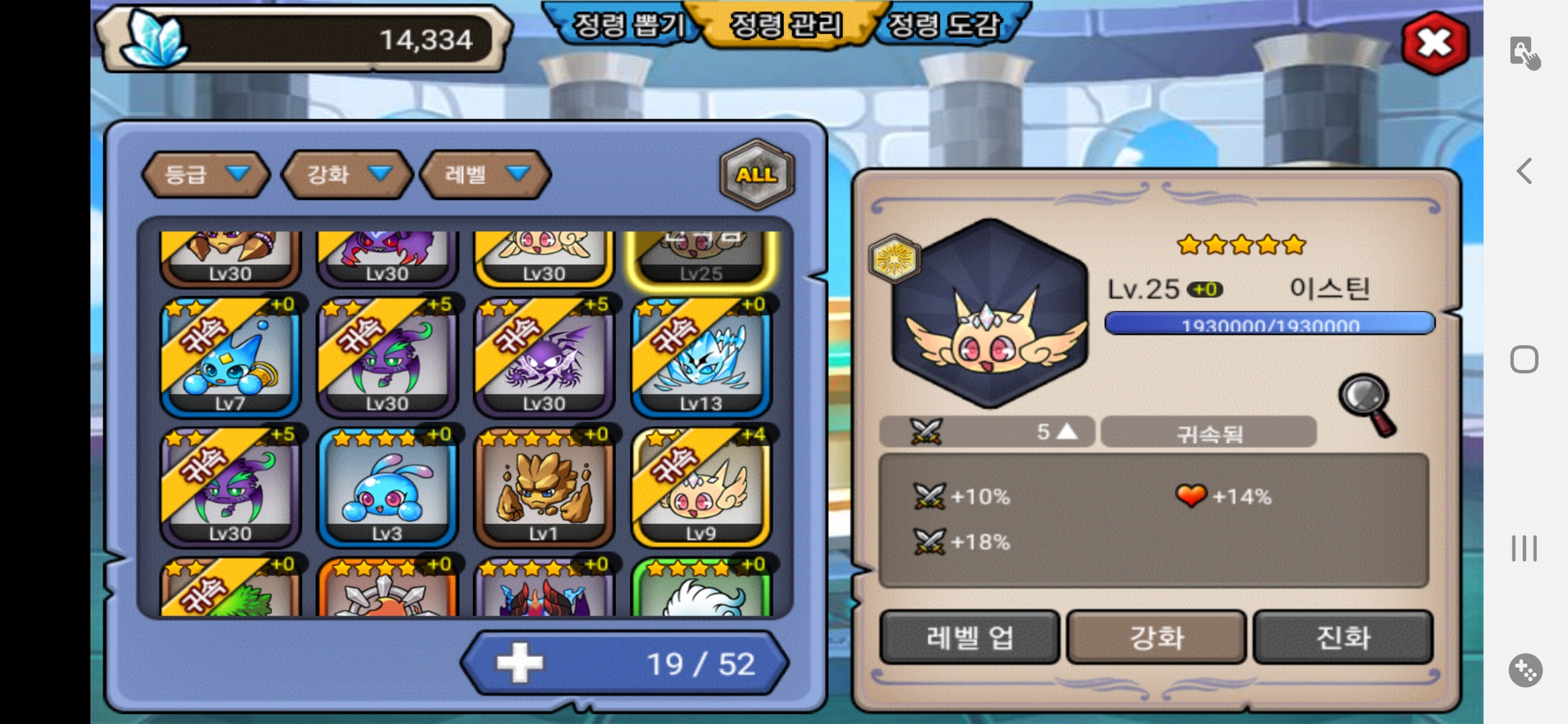
Task: Open the 레벨 filter dropdown
Action: (484, 174)
